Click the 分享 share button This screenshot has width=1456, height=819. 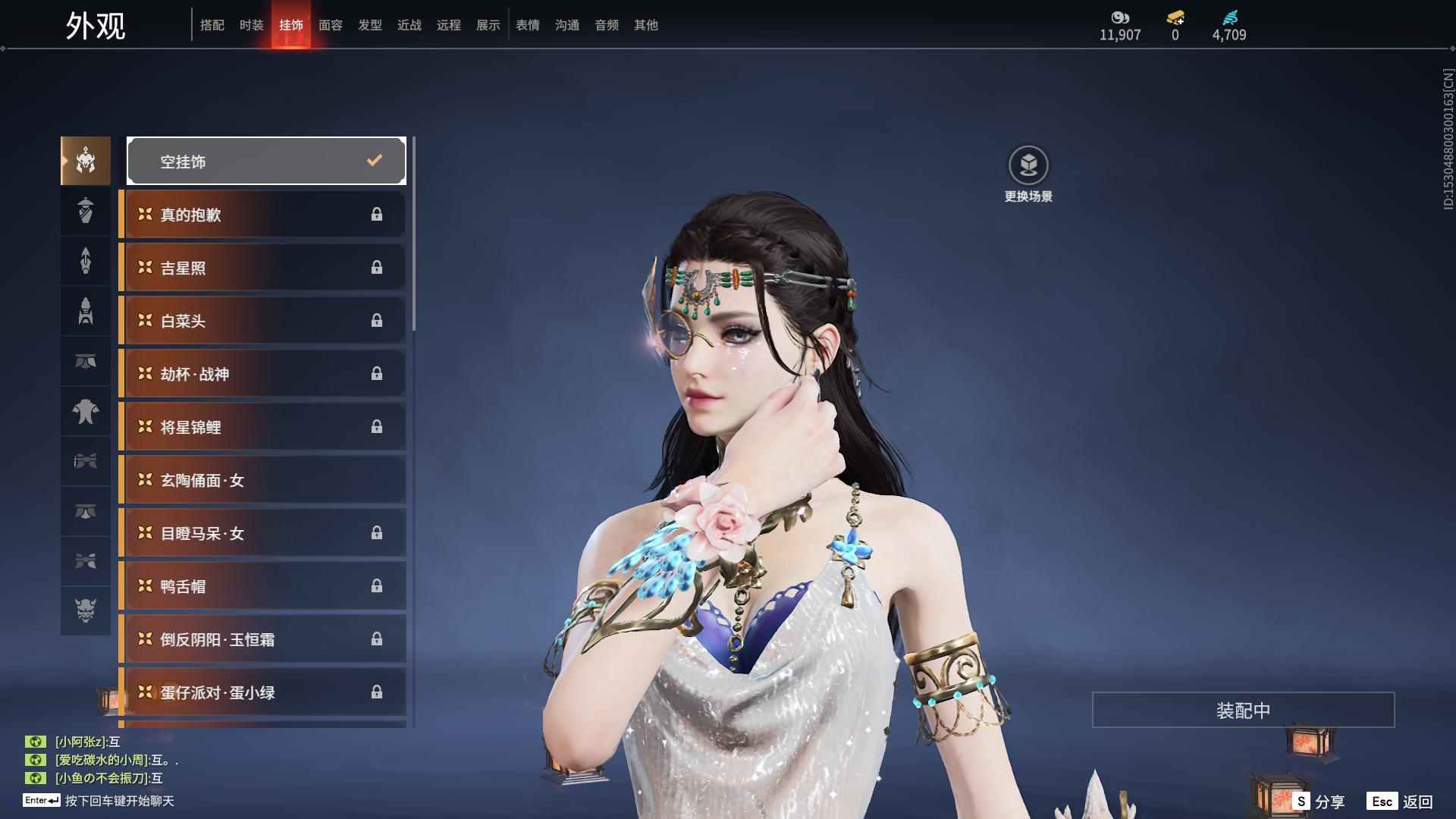(x=1319, y=802)
